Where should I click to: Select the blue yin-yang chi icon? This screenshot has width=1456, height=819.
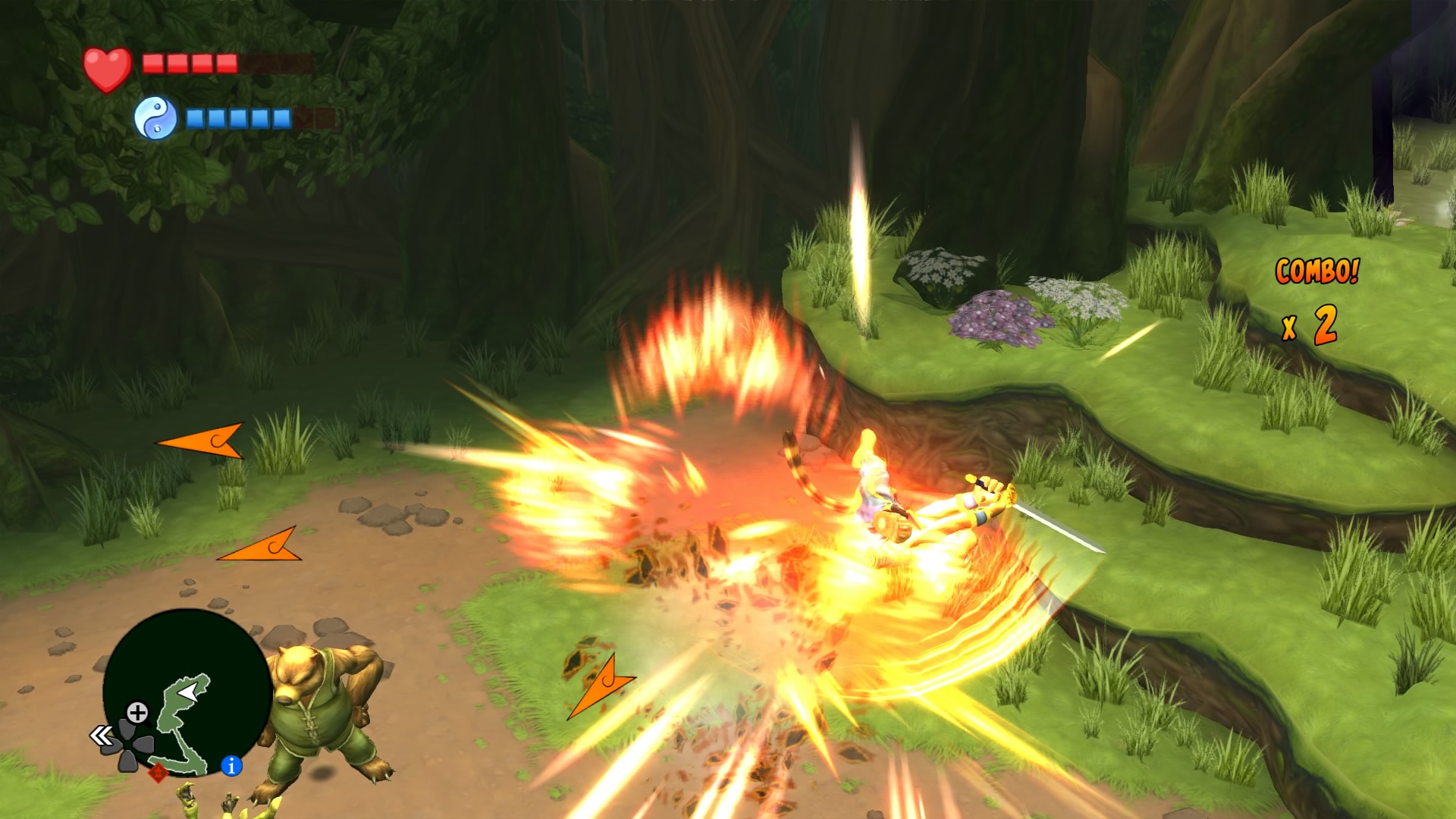[155, 117]
